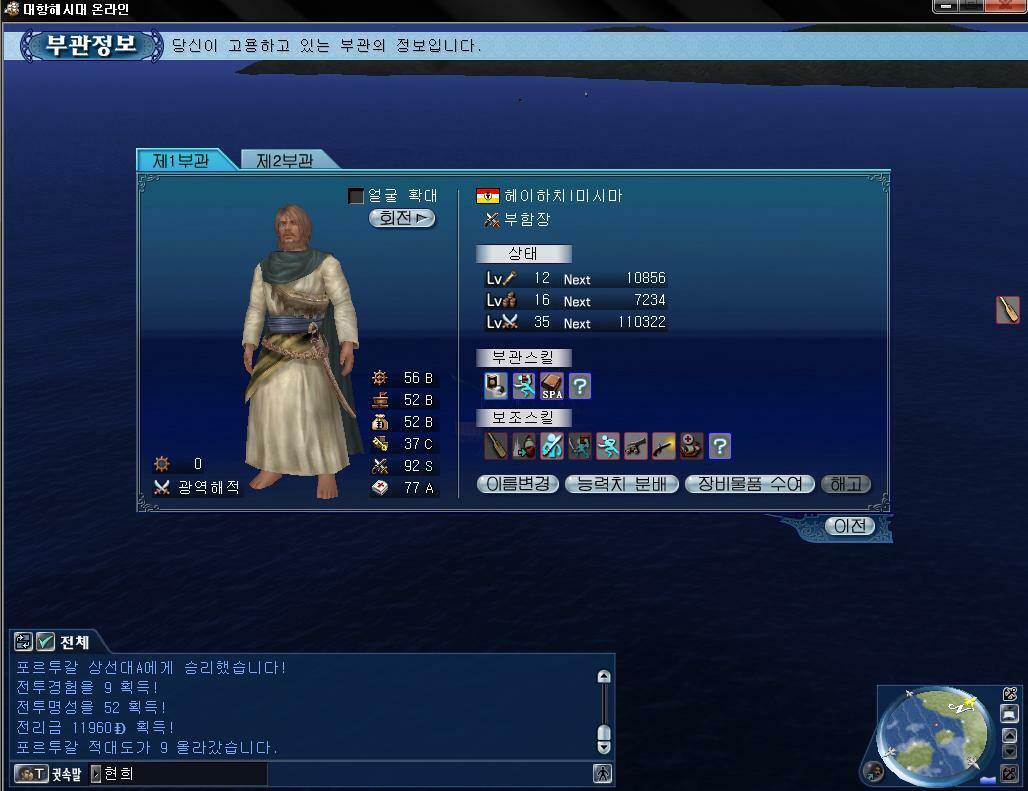Click the minimap down arrow button
Viewport: 1028px width, 791px height.
[x=1010, y=752]
